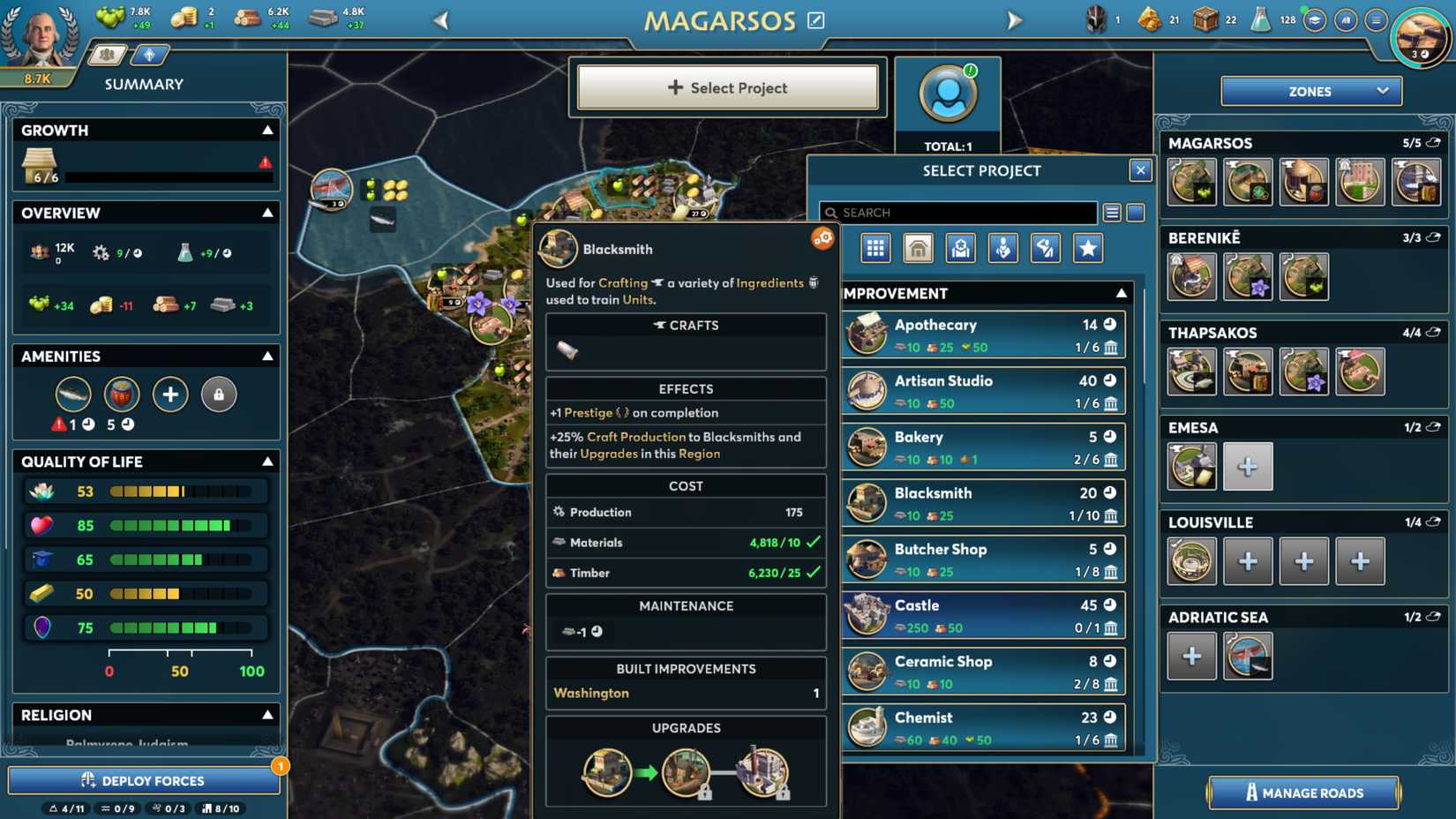This screenshot has width=1456, height=819.
Task: Open the hamburger menu icon top right
Action: [1377, 18]
